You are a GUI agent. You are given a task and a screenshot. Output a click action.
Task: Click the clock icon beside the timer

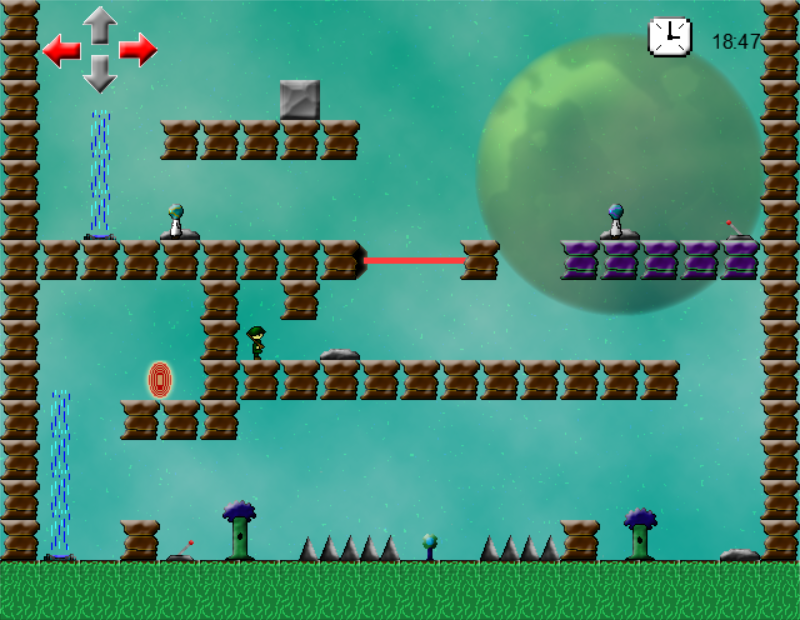669,37
